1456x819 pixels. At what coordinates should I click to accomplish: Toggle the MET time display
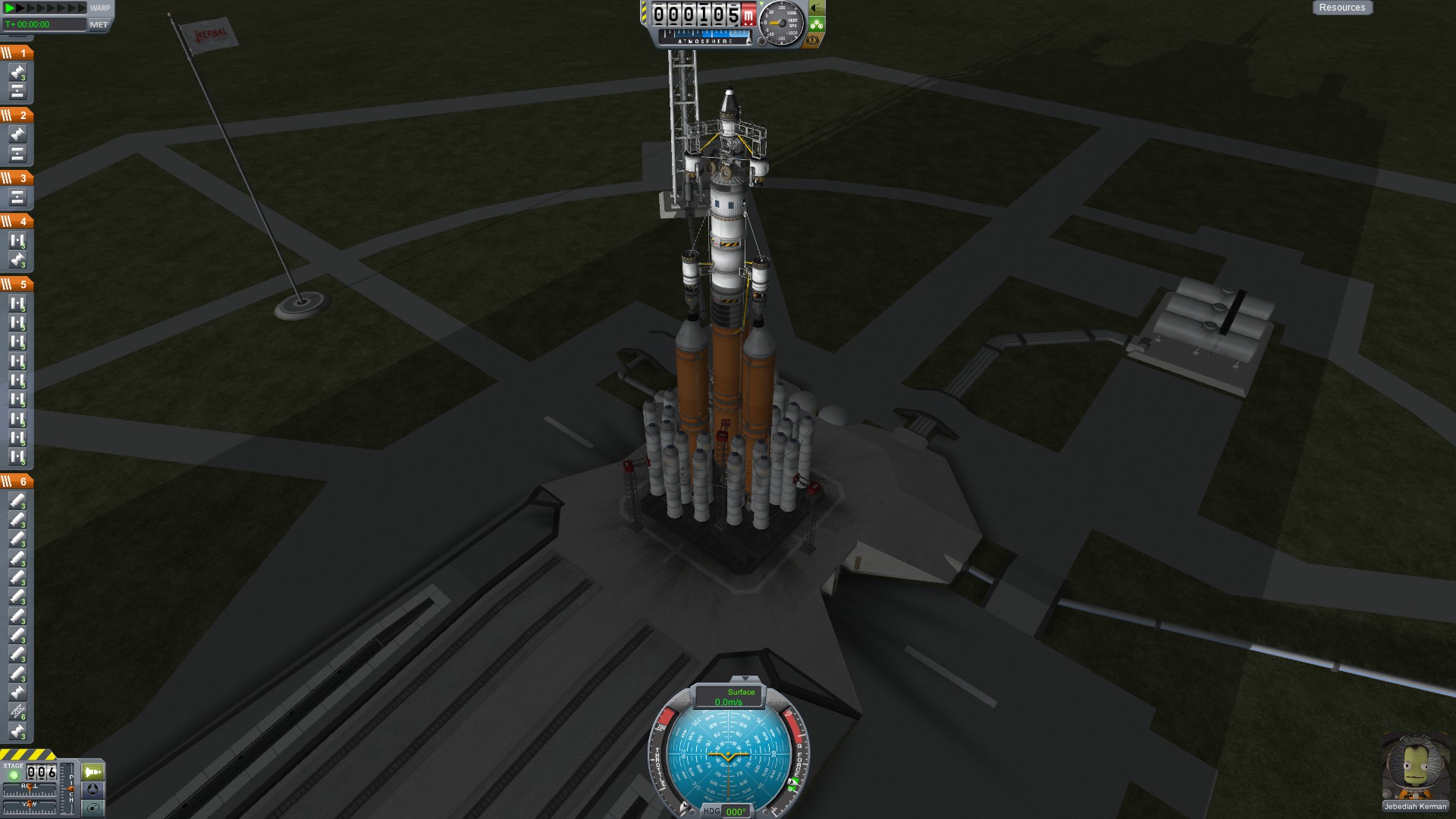pyautogui.click(x=99, y=24)
